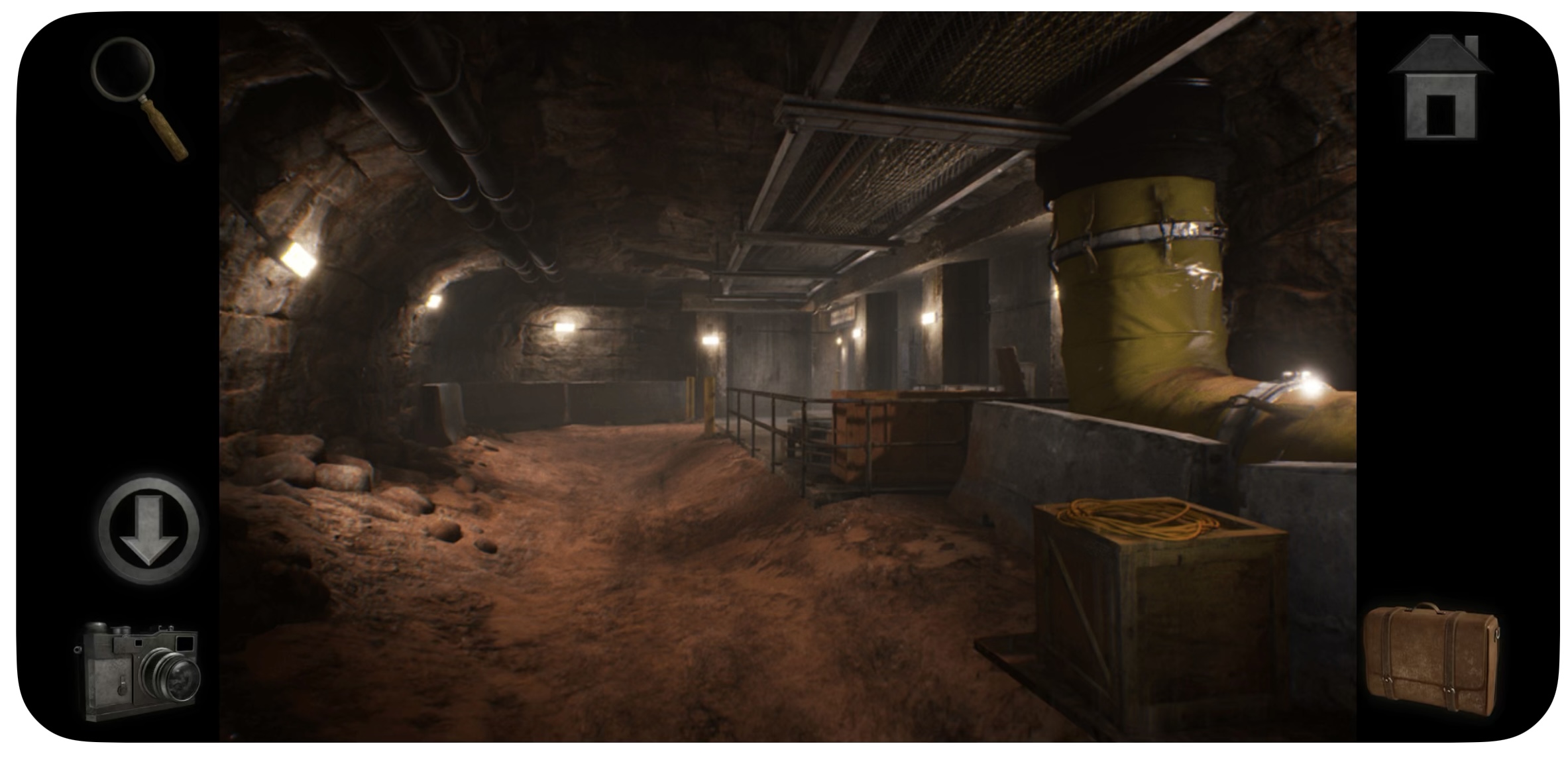This screenshot has width=1568, height=760.
Task: Tap the down arrow to step back
Action: (x=149, y=529)
